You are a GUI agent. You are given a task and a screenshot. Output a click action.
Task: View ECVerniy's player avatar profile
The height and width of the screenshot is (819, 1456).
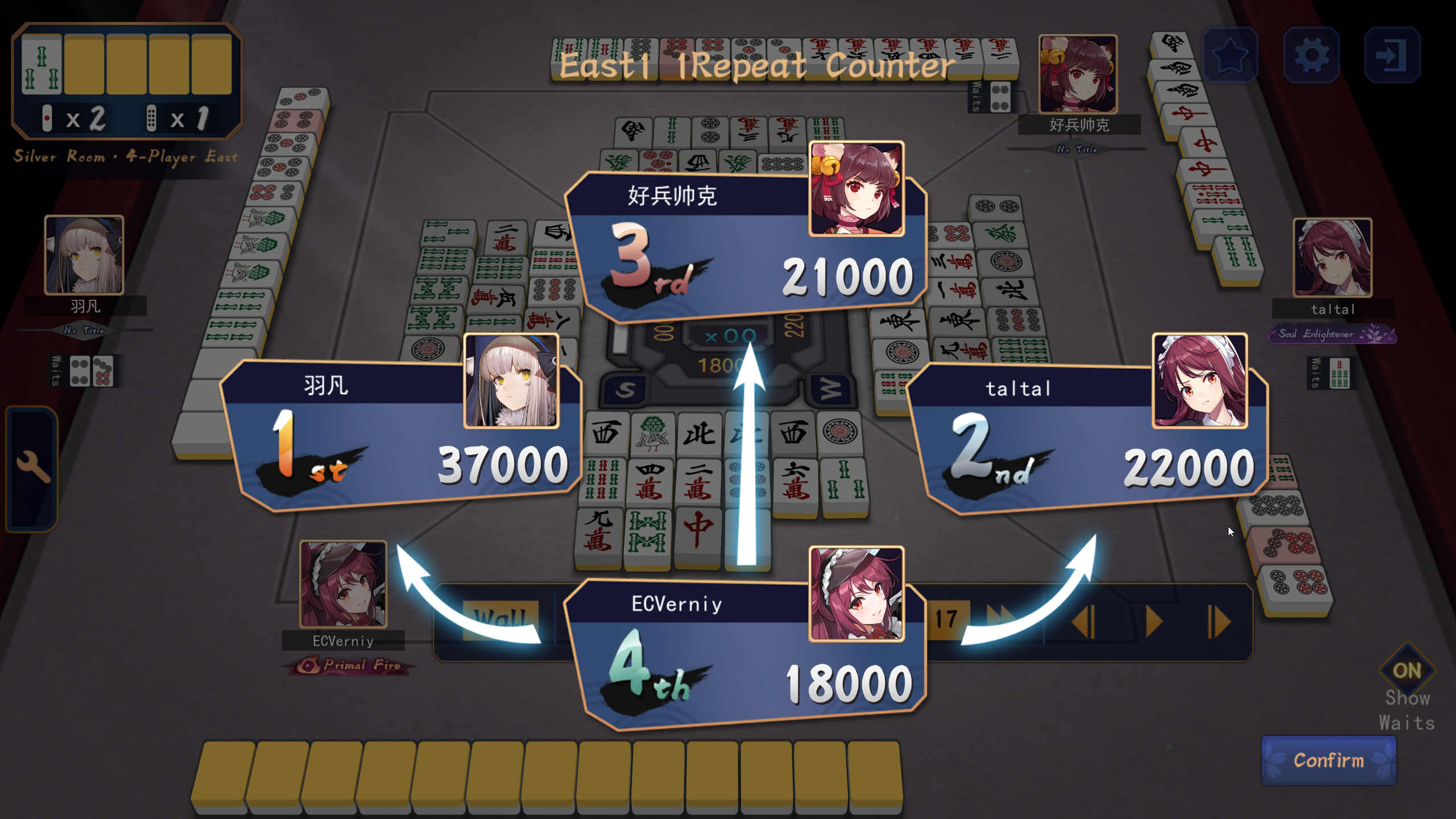(x=343, y=584)
